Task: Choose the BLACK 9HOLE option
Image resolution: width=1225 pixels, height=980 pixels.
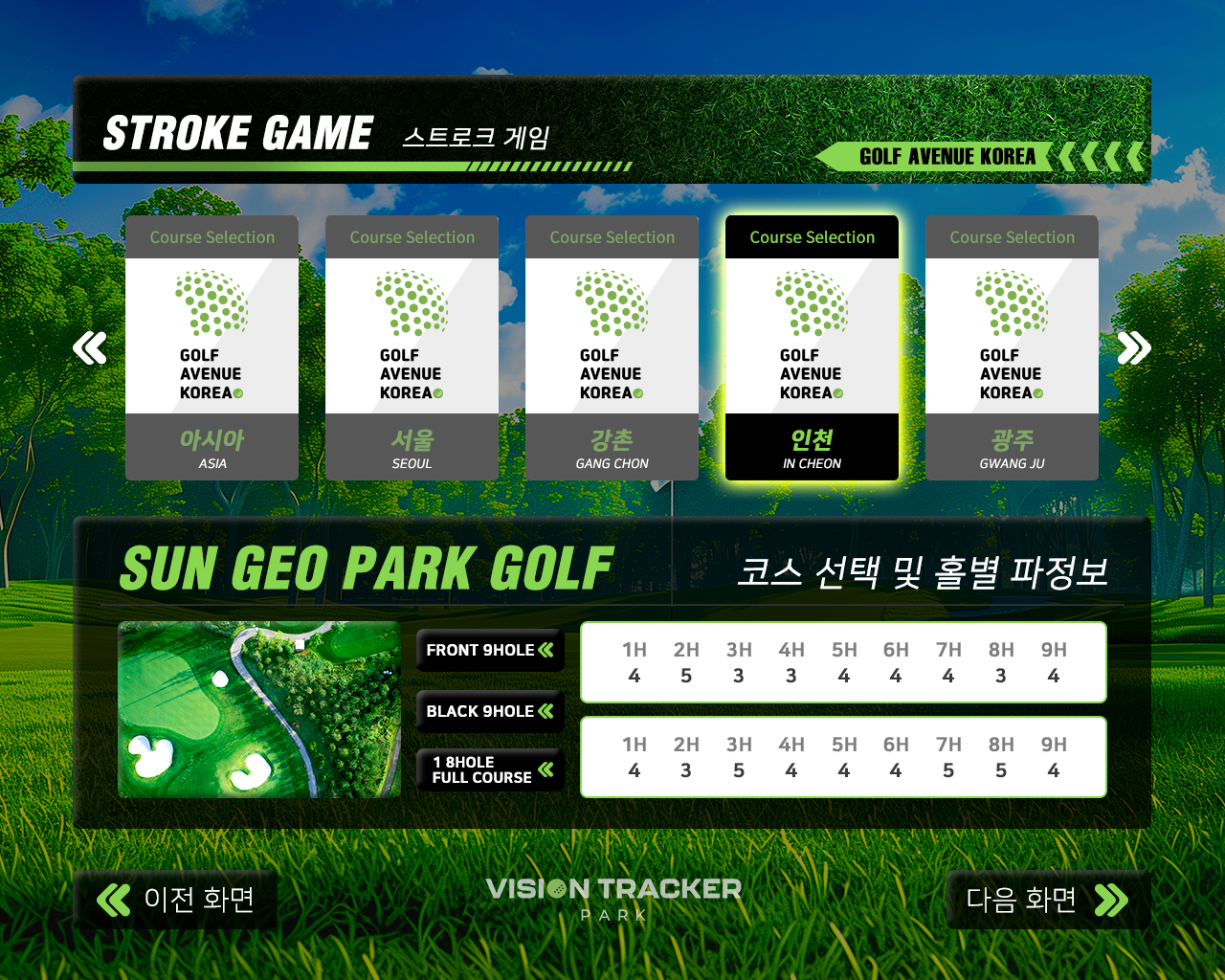Action: [x=490, y=711]
